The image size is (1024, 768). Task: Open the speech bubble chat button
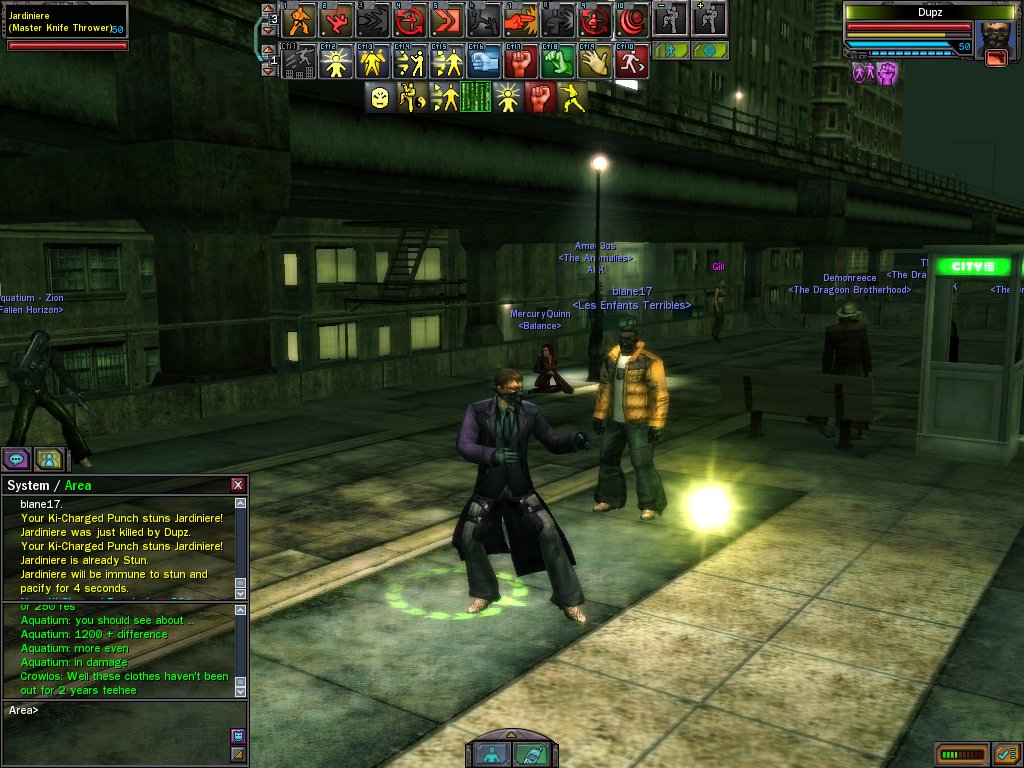[x=16, y=459]
